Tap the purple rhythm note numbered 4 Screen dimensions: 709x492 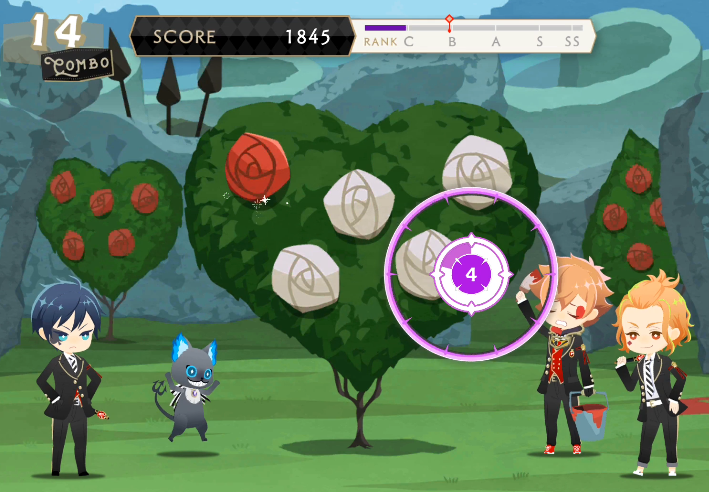[x=471, y=273]
